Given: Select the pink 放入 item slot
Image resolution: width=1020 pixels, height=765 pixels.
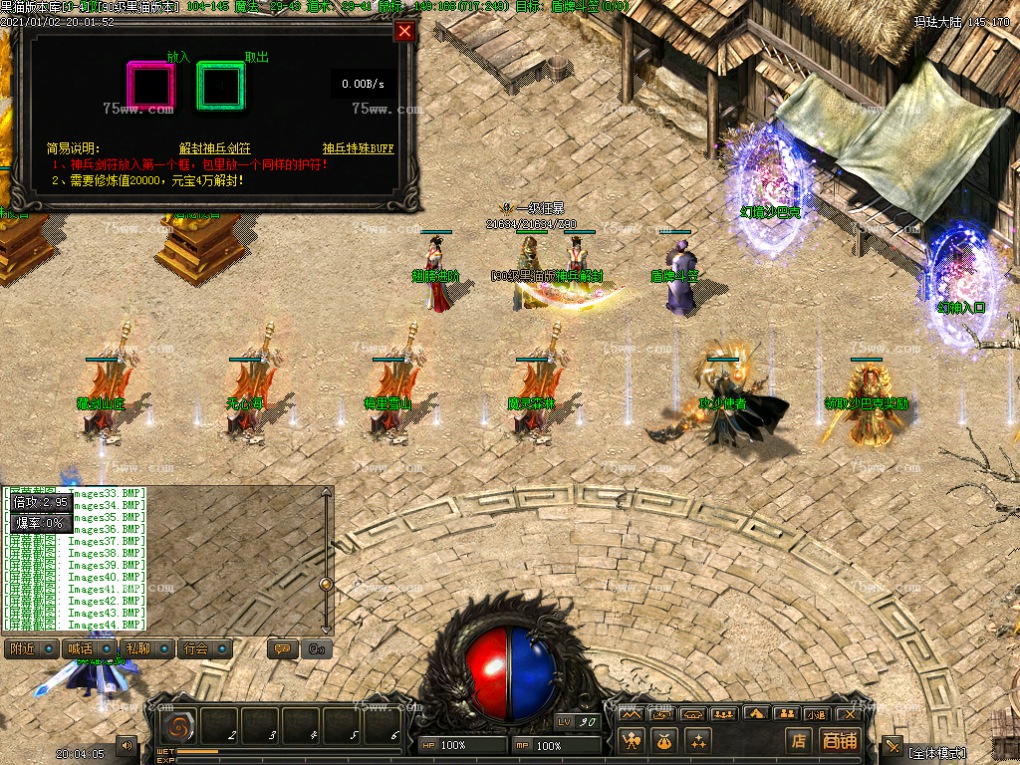Looking at the screenshot, I should point(150,86).
